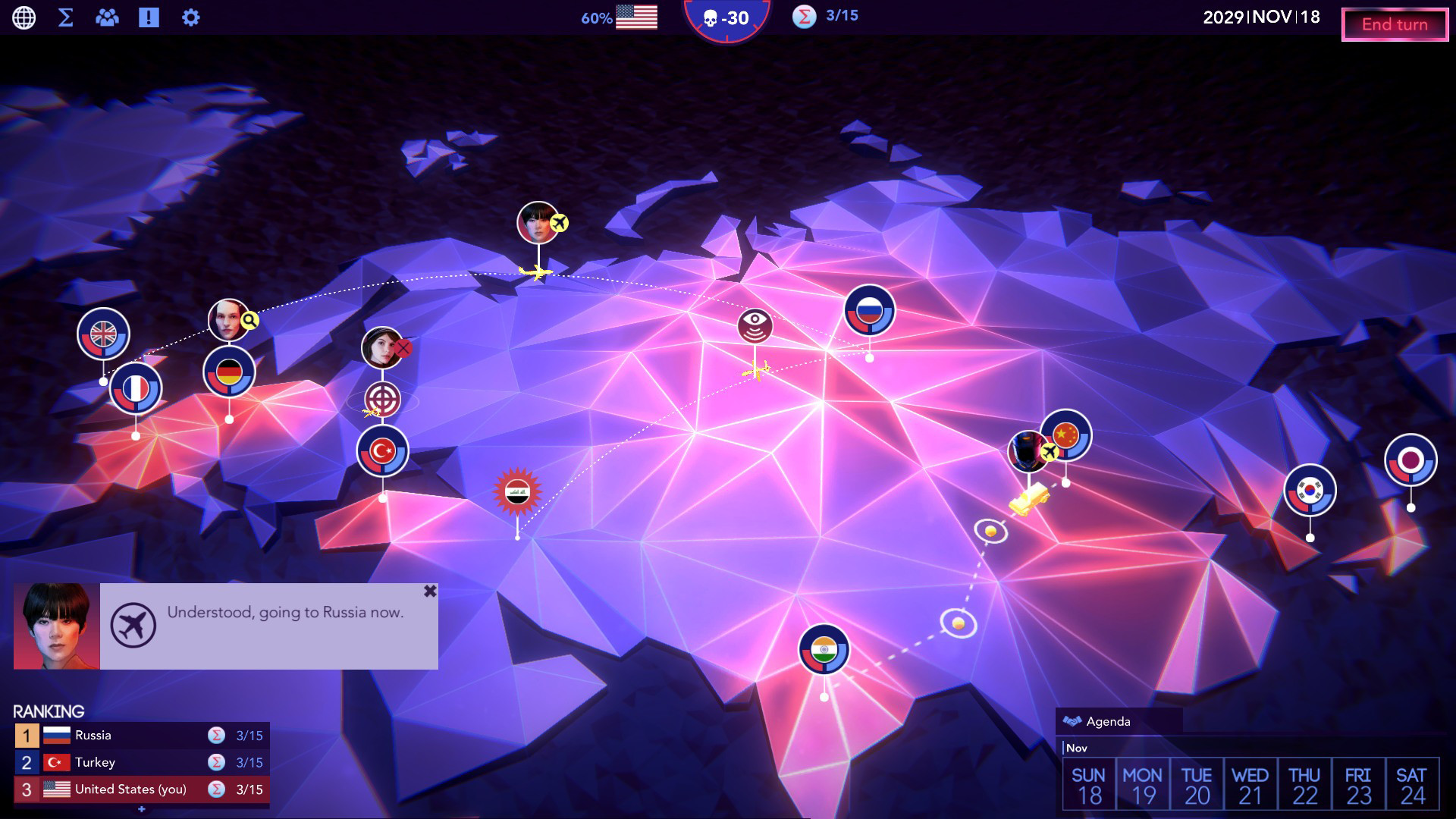The image size is (1456, 819).
Task: Select Wednesday 21 on the calendar
Action: 1250,785
